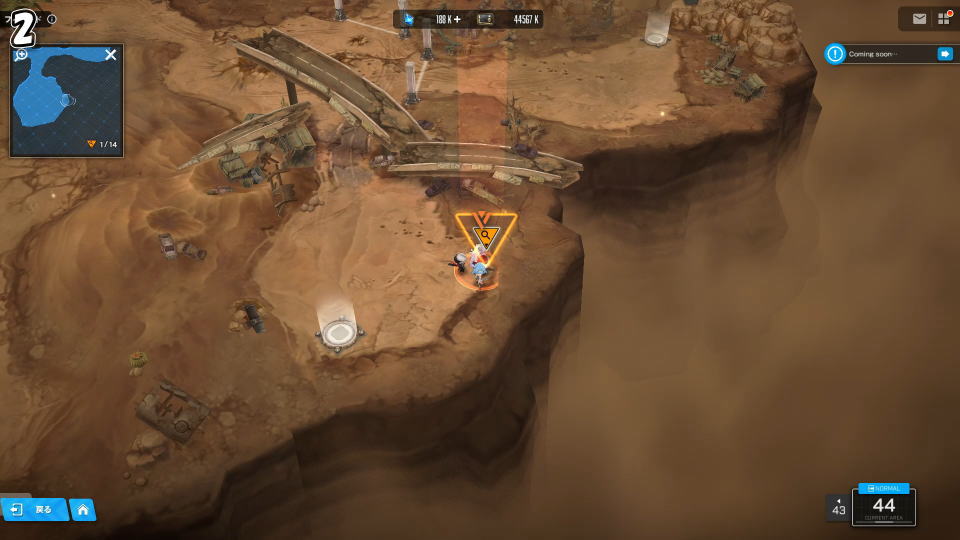Add more gems with the plus button
Screen dimensions: 960x540
[x=458, y=19]
